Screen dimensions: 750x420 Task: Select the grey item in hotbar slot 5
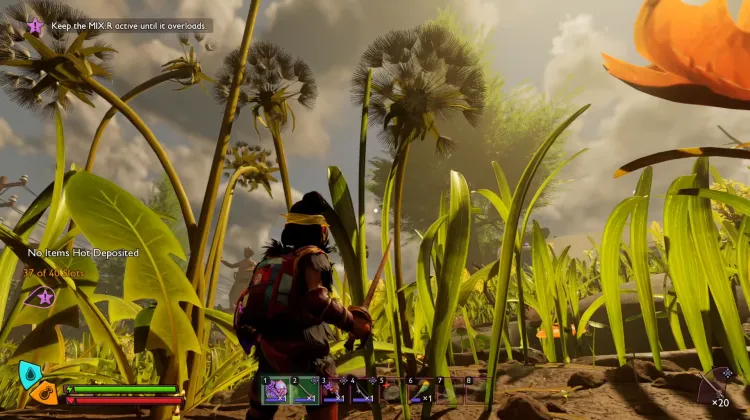pos(392,391)
